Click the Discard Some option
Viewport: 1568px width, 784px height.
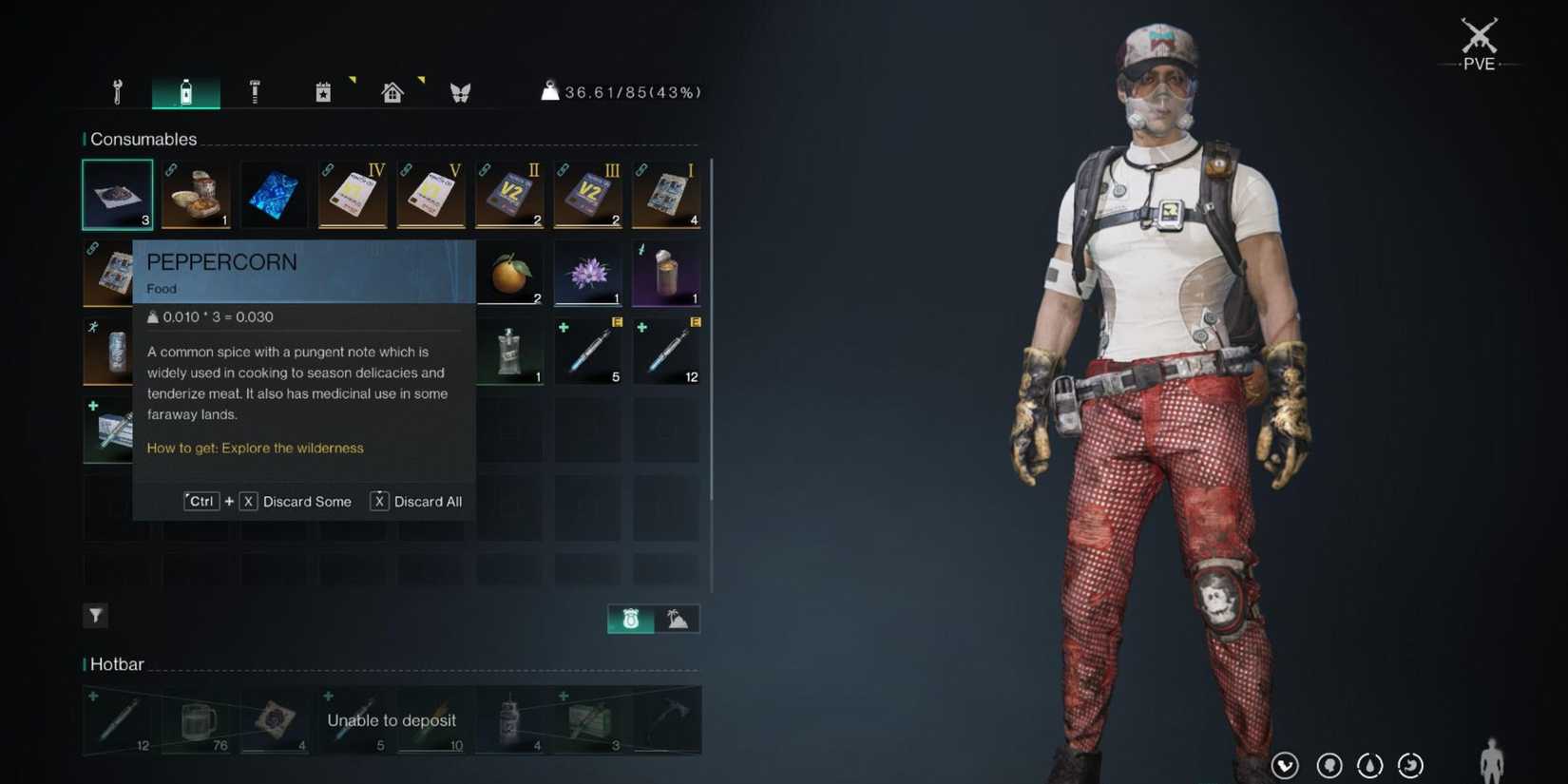point(307,501)
